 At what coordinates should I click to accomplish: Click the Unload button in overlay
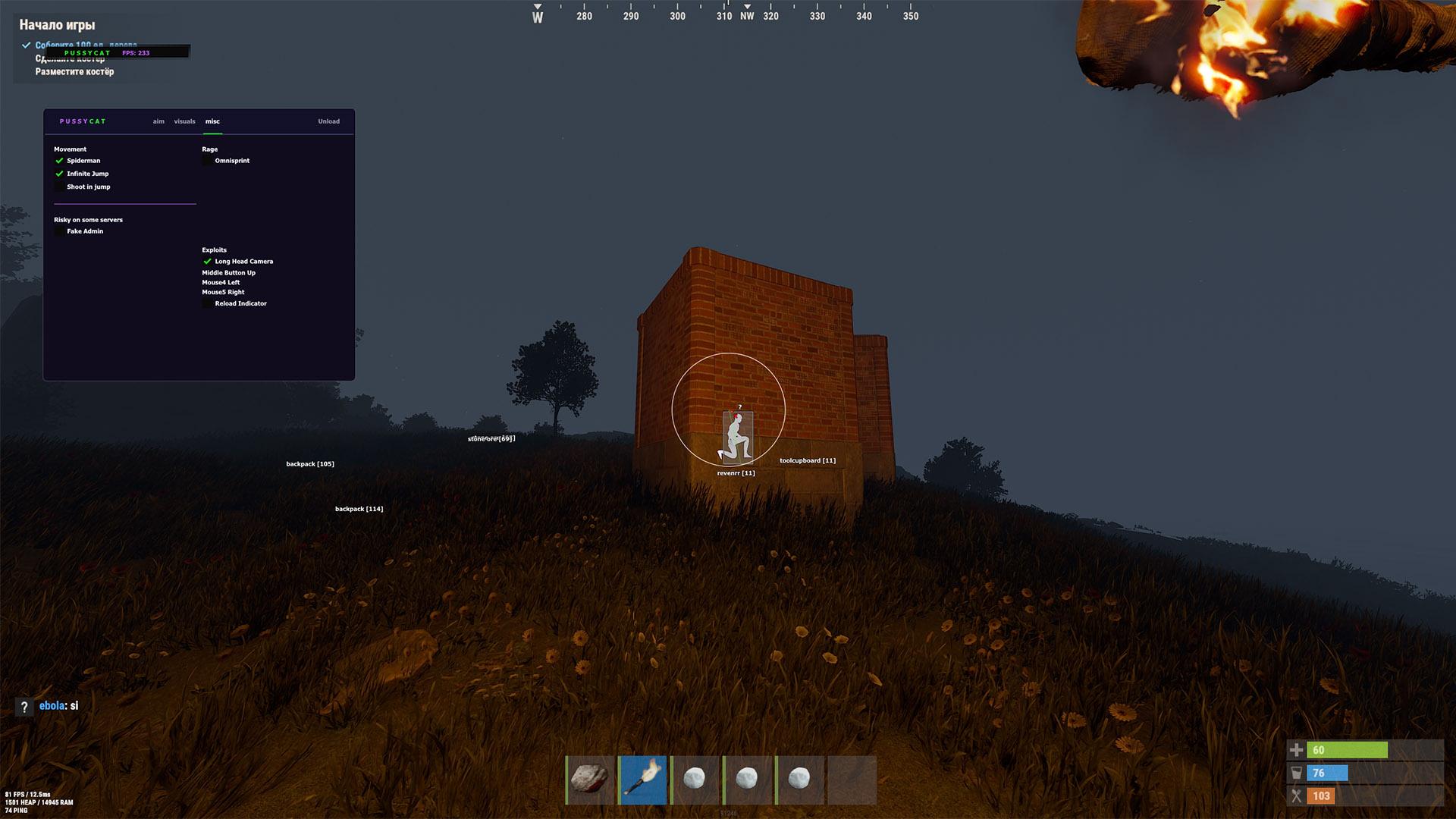coord(328,121)
